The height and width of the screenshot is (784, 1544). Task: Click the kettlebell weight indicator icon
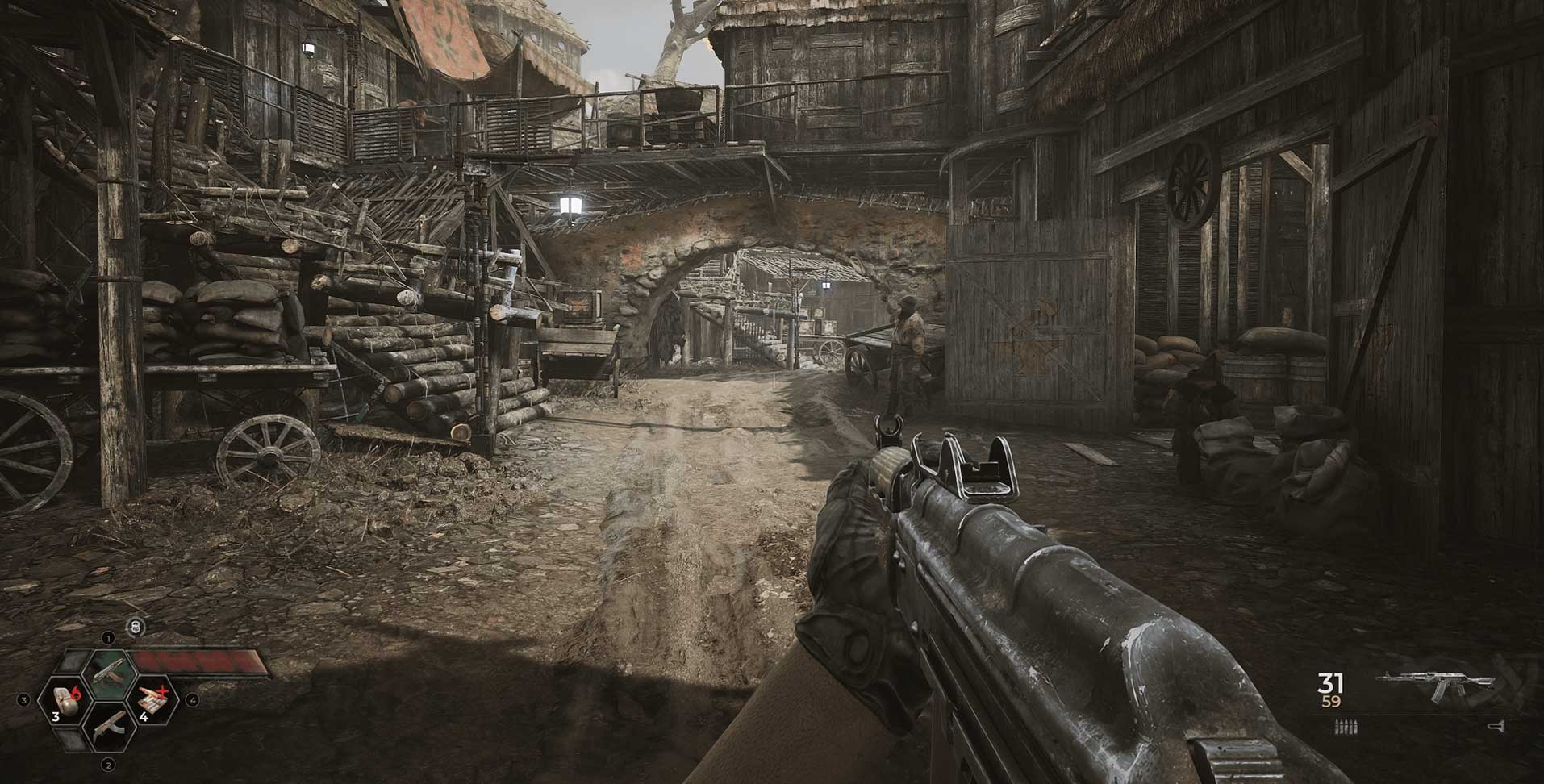[136, 626]
